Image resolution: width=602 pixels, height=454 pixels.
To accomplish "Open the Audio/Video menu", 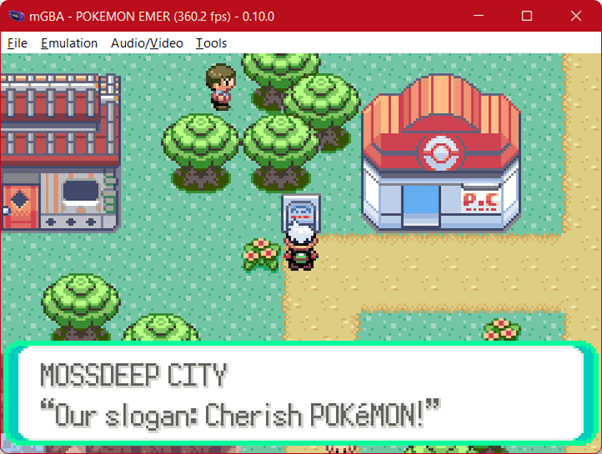I will (x=147, y=43).
